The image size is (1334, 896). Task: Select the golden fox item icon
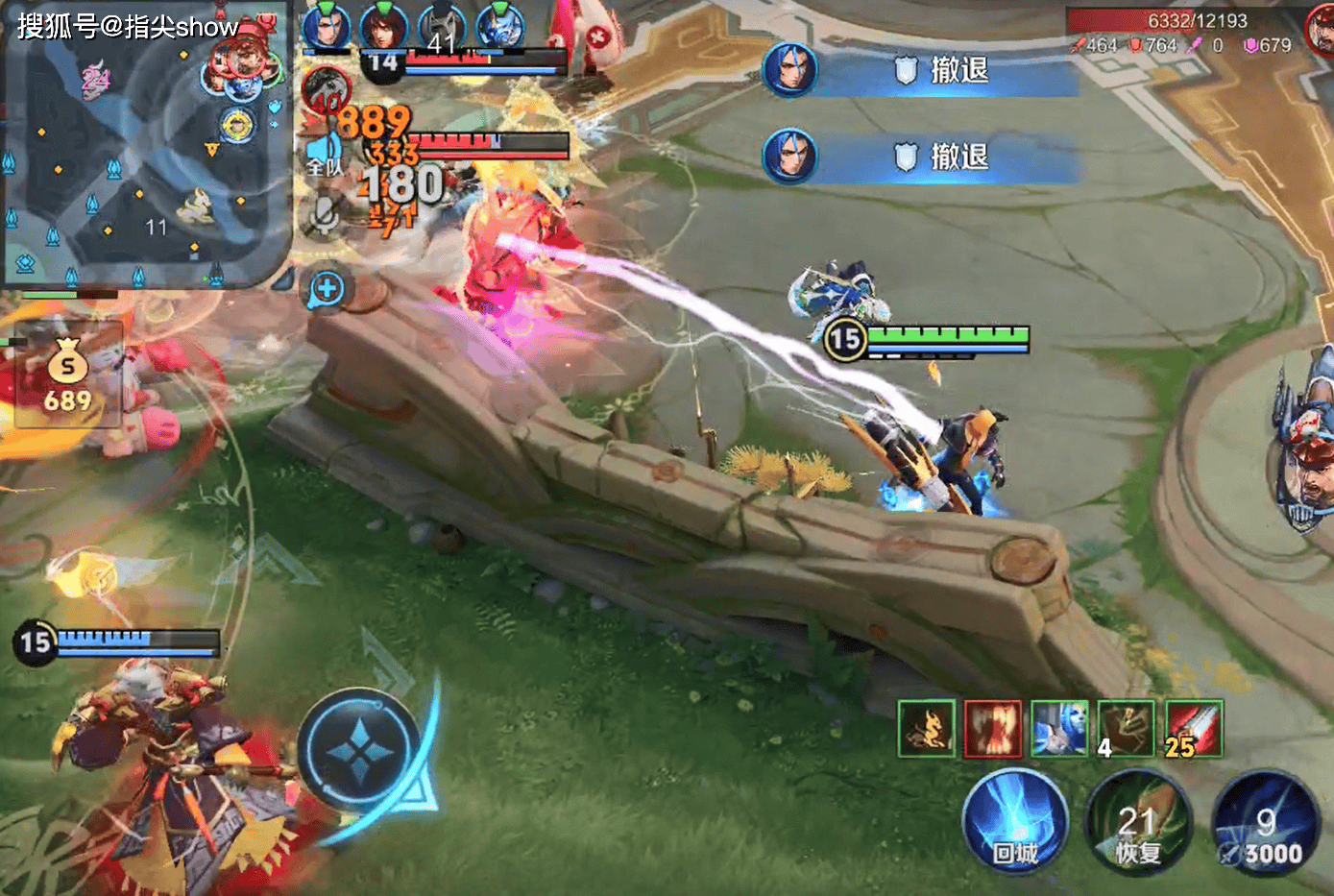926,728
